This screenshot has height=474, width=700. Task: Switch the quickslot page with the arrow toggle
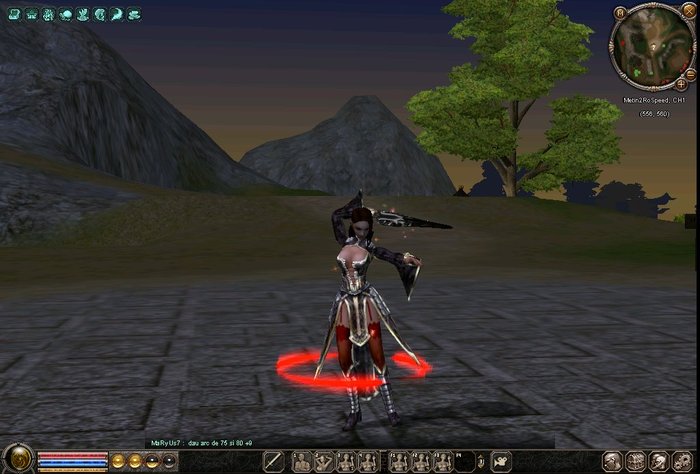[x=481, y=461]
